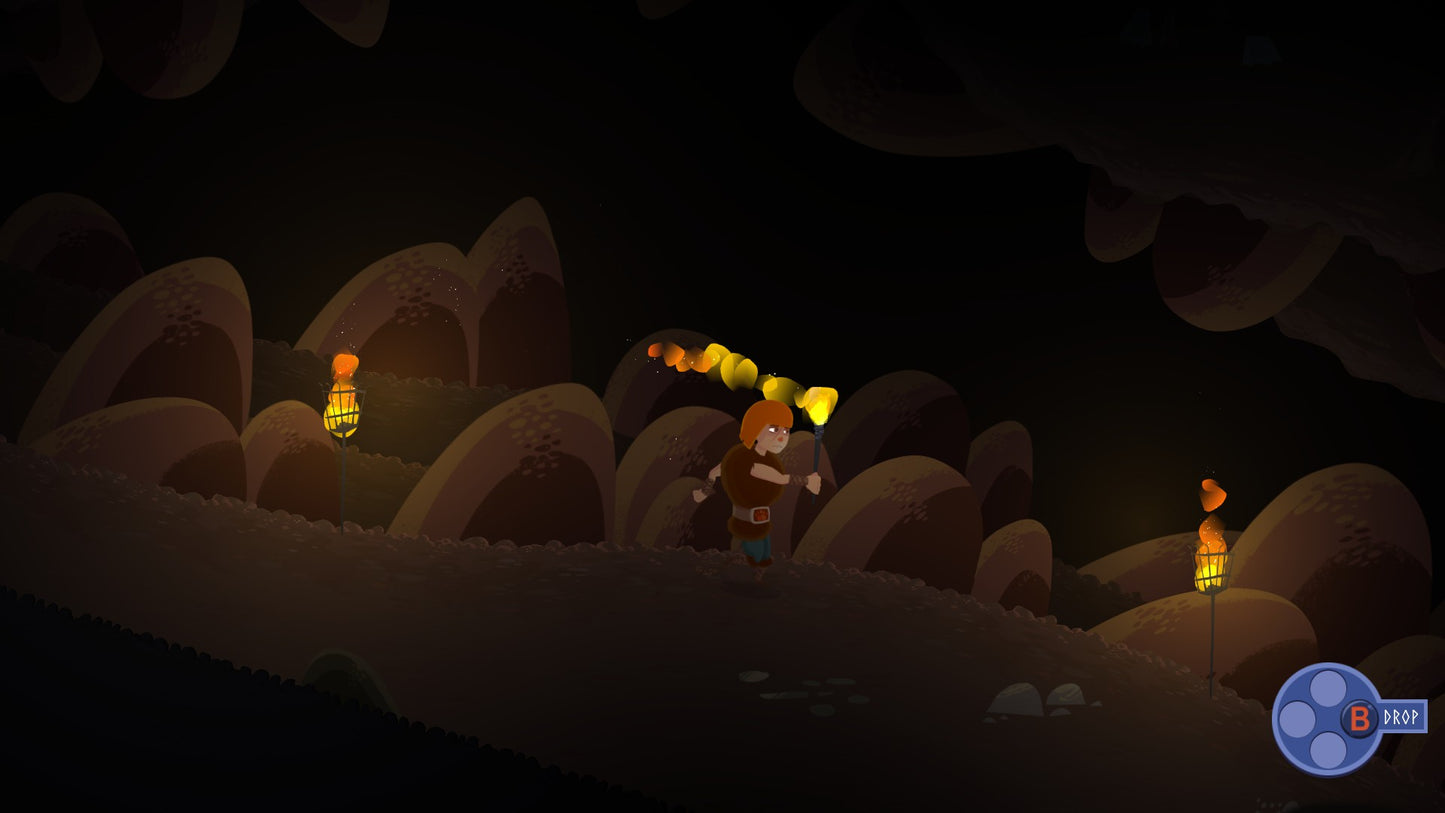Screen dimensions: 1445x813
Task: Click the orange B letter in the prompt
Action: point(1360,718)
